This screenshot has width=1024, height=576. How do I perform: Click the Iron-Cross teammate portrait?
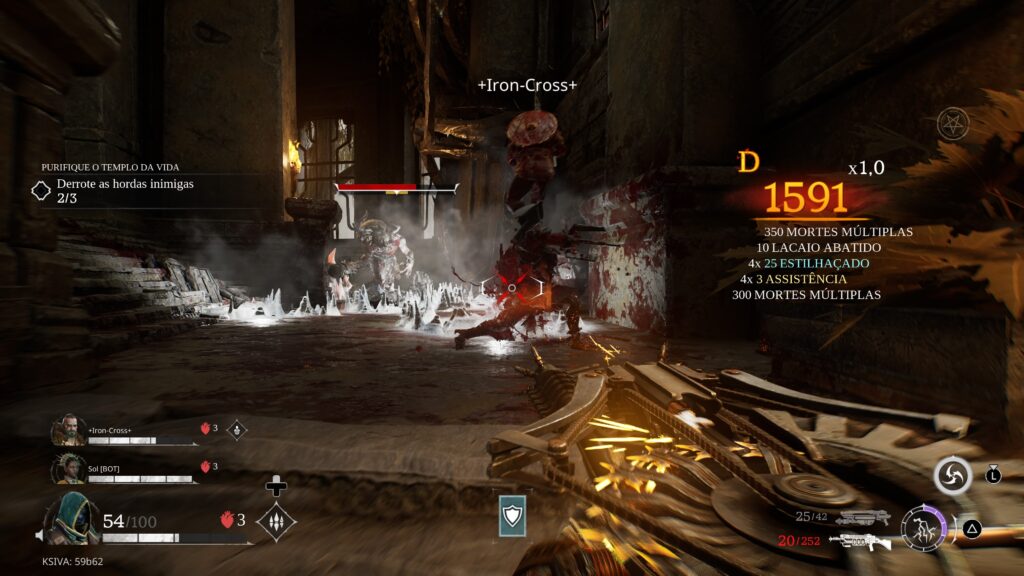coord(68,430)
